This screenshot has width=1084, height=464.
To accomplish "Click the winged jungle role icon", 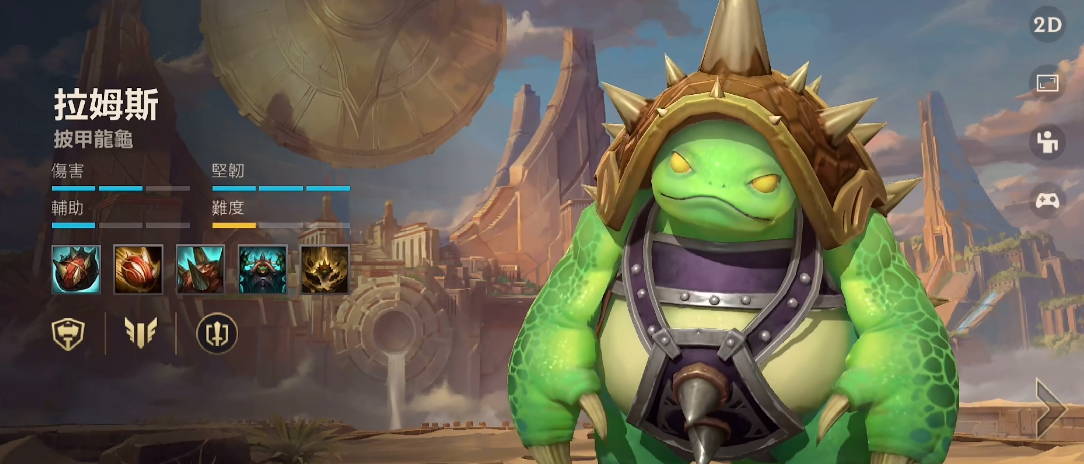I will (140, 332).
